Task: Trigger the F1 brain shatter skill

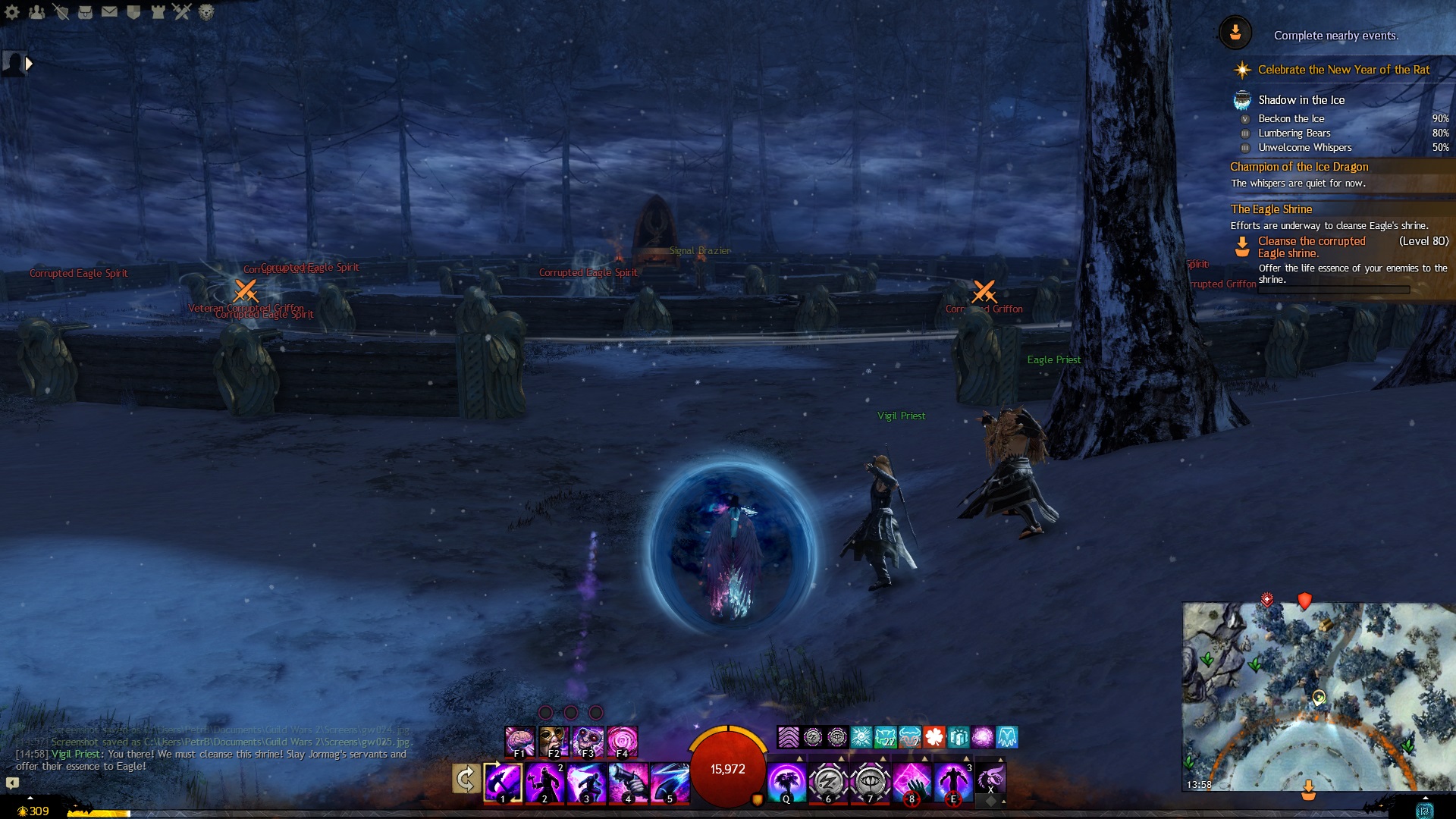Action: point(520,741)
